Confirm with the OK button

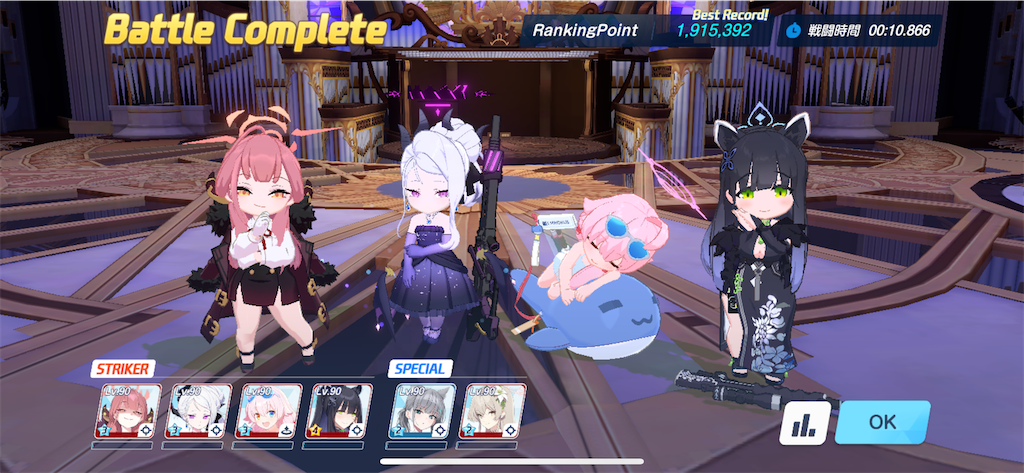point(882,422)
